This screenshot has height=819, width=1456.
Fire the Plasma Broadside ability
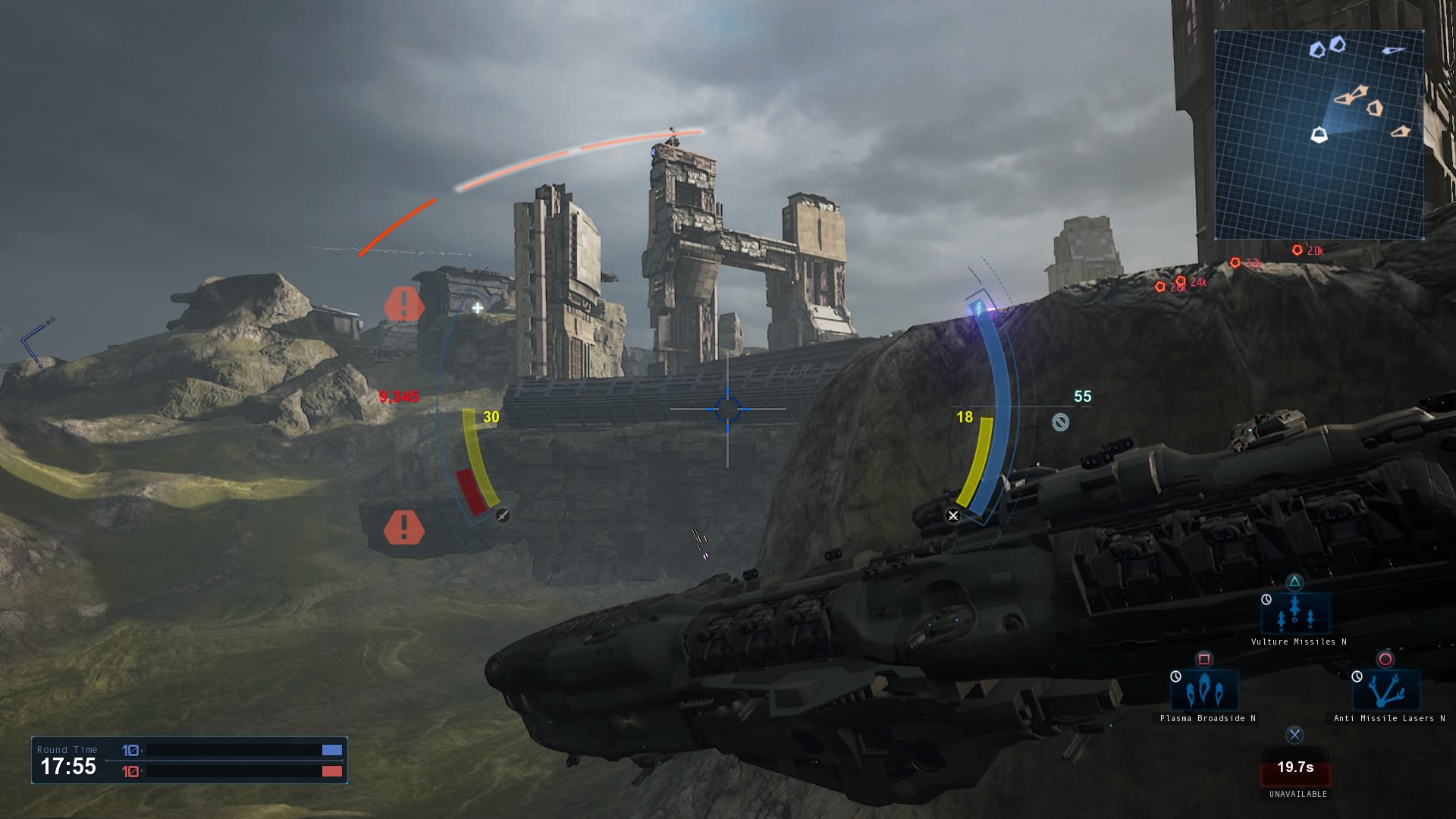pyautogui.click(x=1205, y=691)
